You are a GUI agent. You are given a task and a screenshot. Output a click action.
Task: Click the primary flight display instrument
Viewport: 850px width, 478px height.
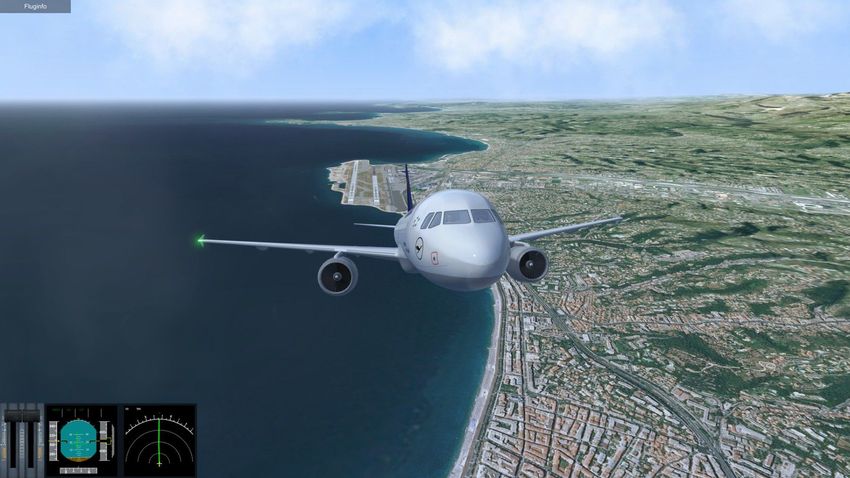tap(81, 440)
